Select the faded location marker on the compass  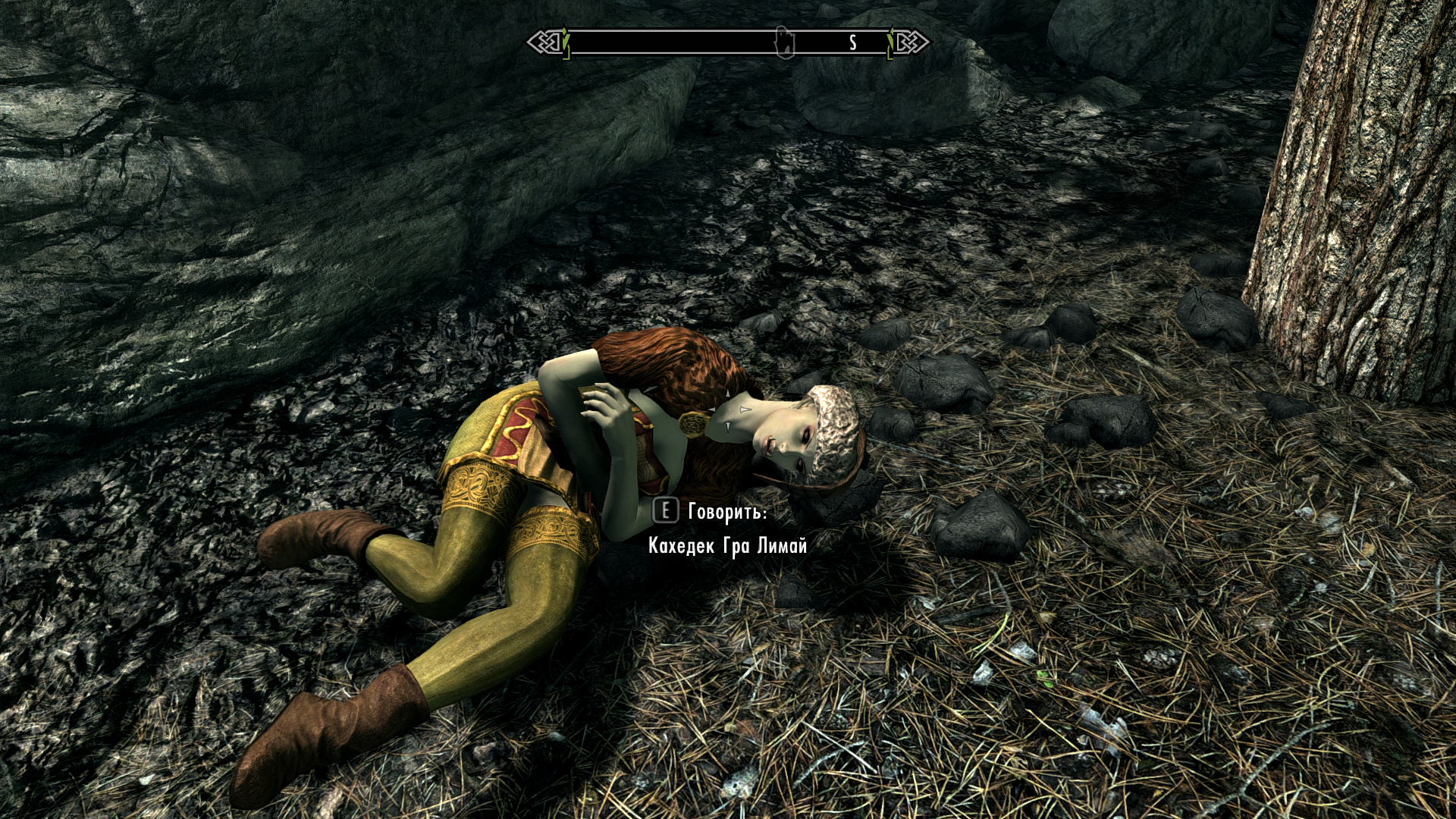(x=783, y=42)
